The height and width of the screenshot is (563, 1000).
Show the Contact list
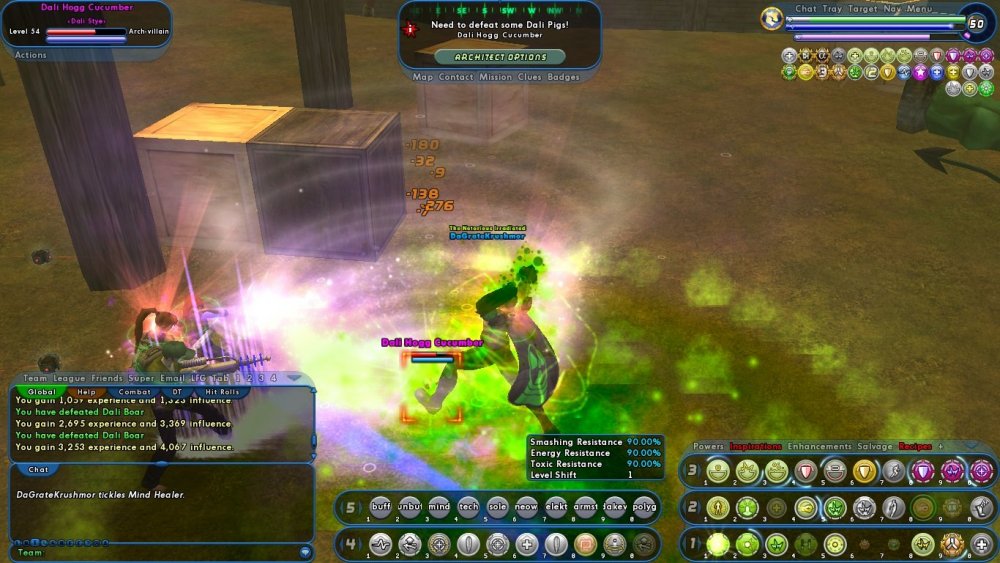456,77
